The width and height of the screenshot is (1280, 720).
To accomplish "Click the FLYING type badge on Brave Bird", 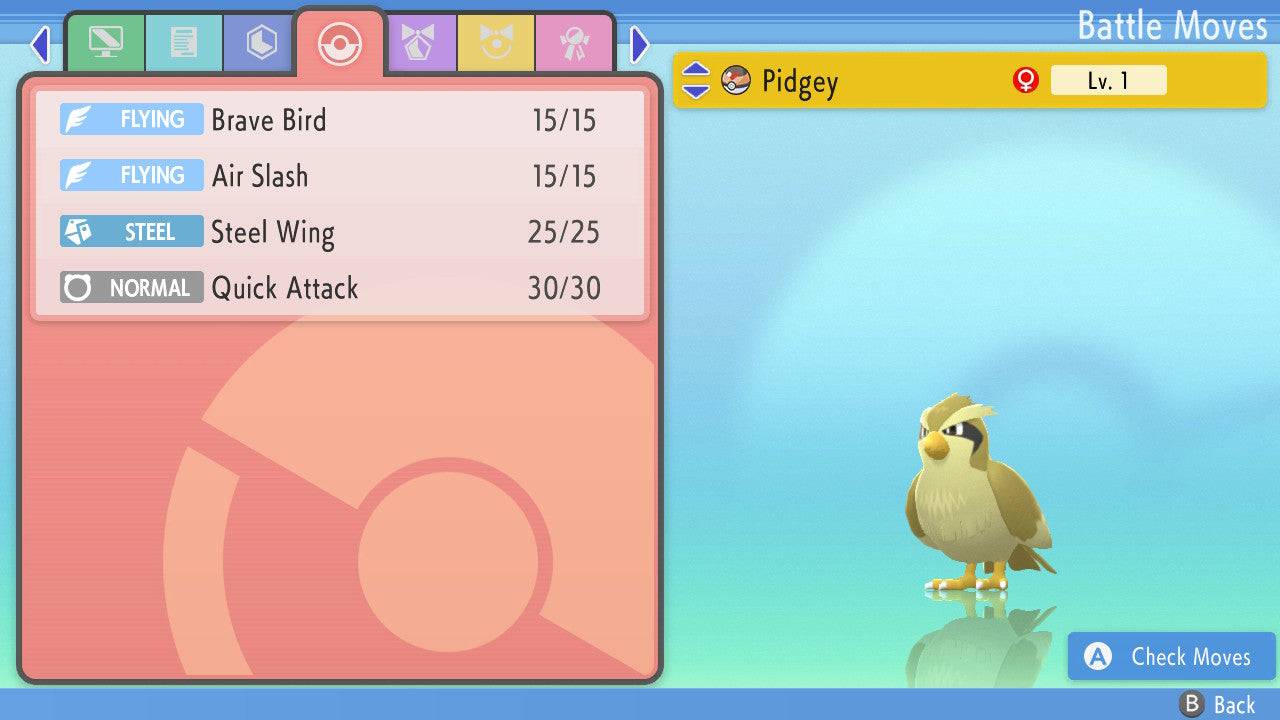I will coord(131,119).
